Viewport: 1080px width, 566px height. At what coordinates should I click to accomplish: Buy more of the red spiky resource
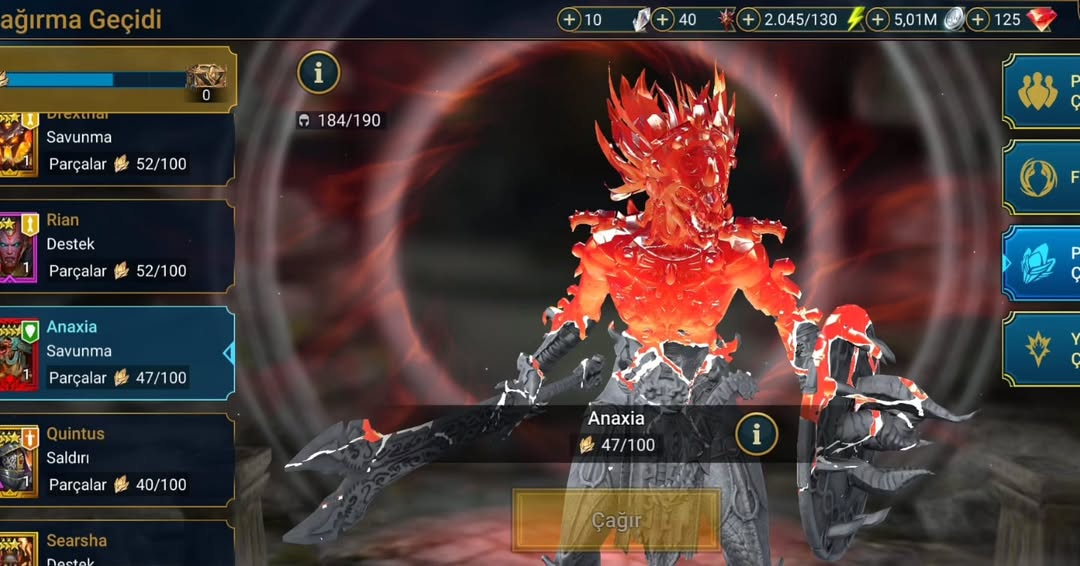pyautogui.click(x=663, y=19)
